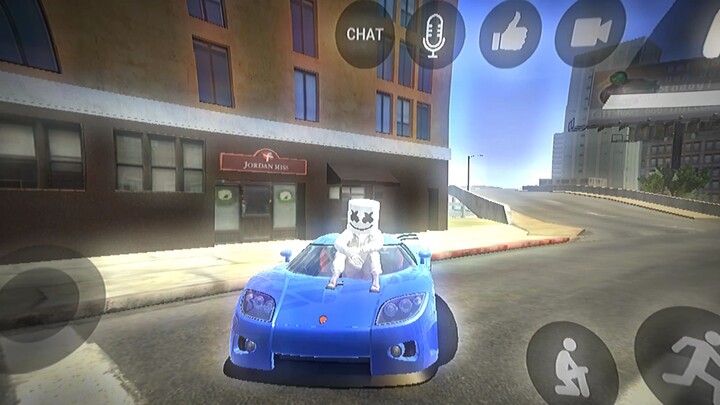Activate the crouch action button
The height and width of the screenshot is (405, 720).
pyautogui.click(x=571, y=363)
